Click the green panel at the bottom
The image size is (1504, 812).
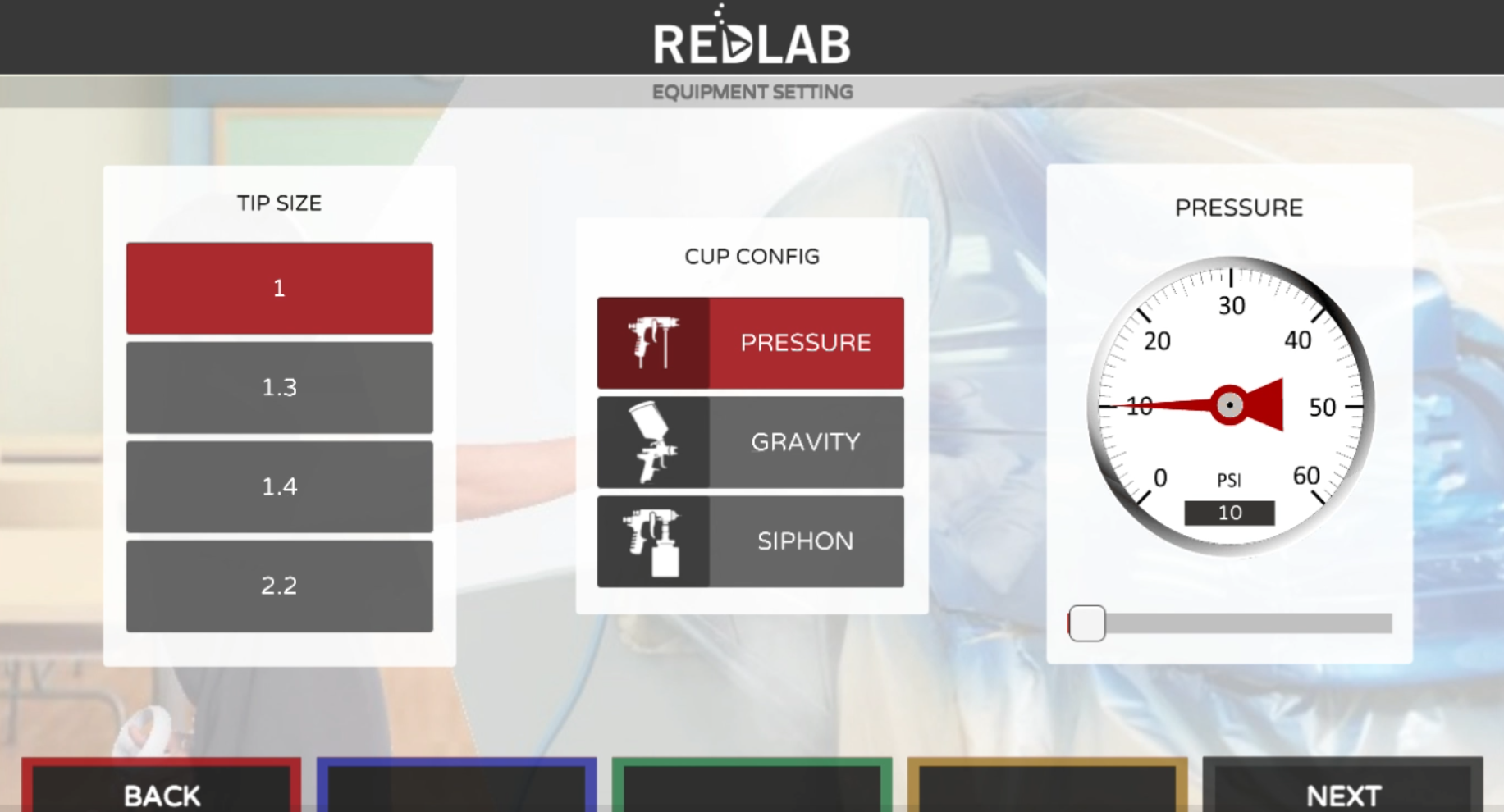click(751, 791)
